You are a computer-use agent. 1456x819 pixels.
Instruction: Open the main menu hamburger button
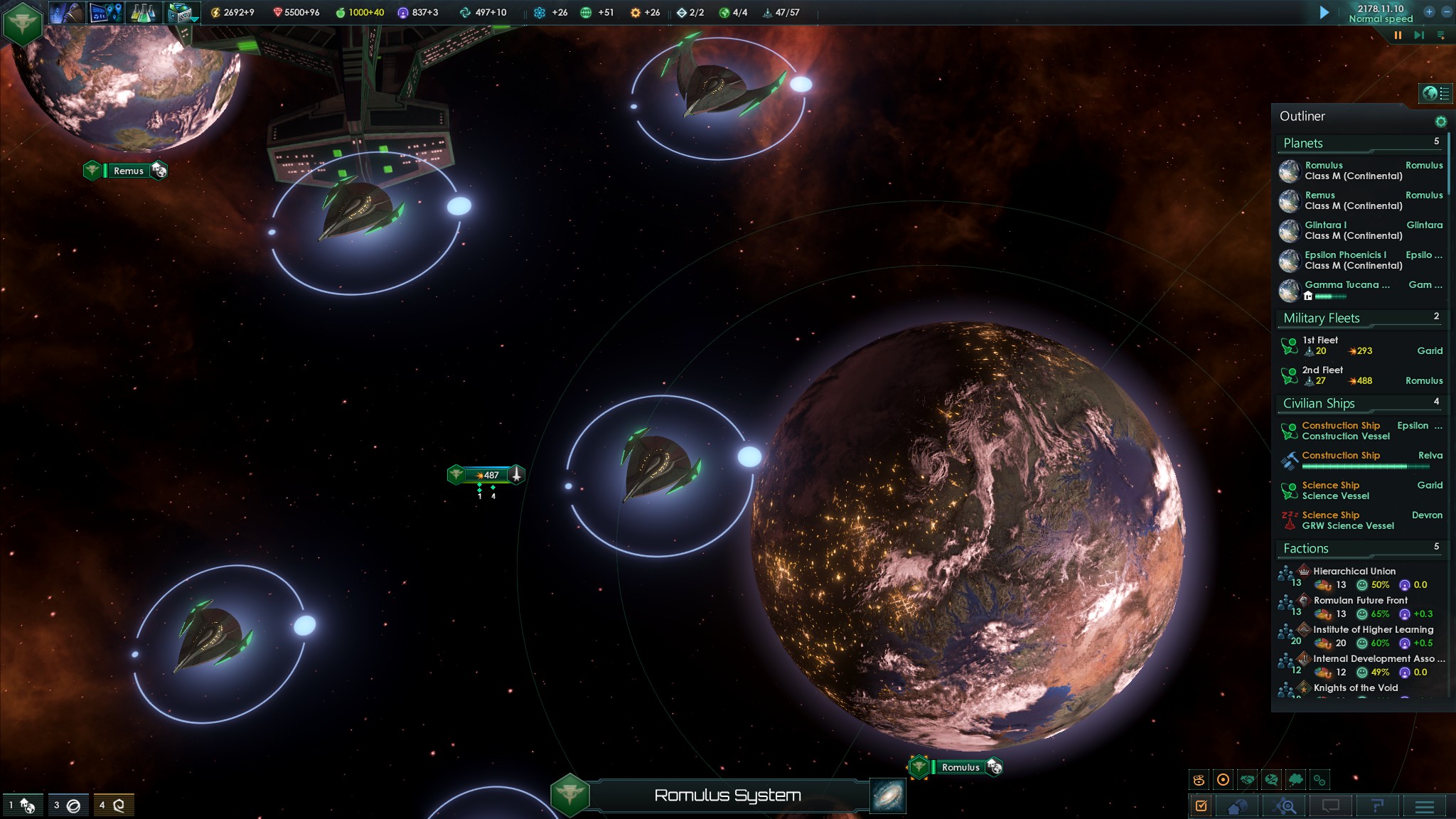pos(1424,806)
